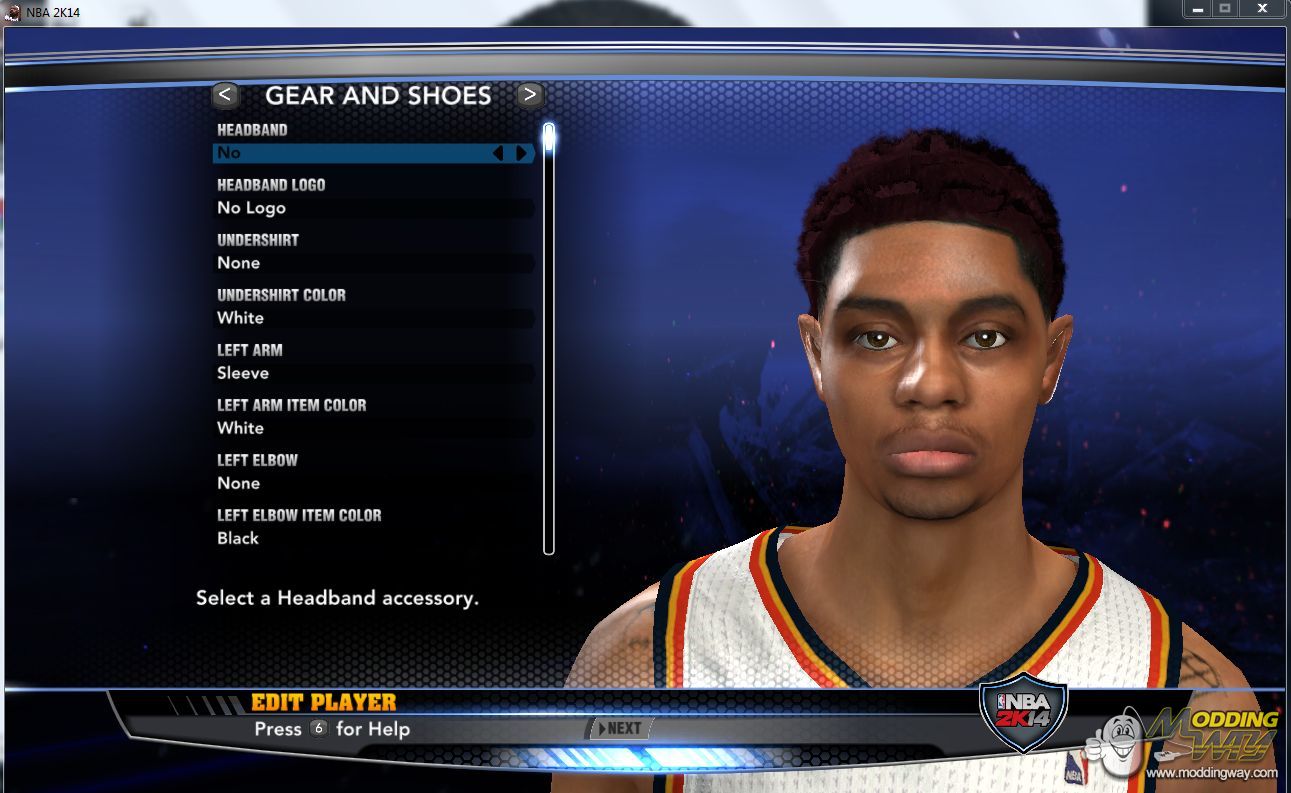Minimize the NBA 2K14 window
The width and height of the screenshot is (1291, 793).
click(x=1198, y=9)
